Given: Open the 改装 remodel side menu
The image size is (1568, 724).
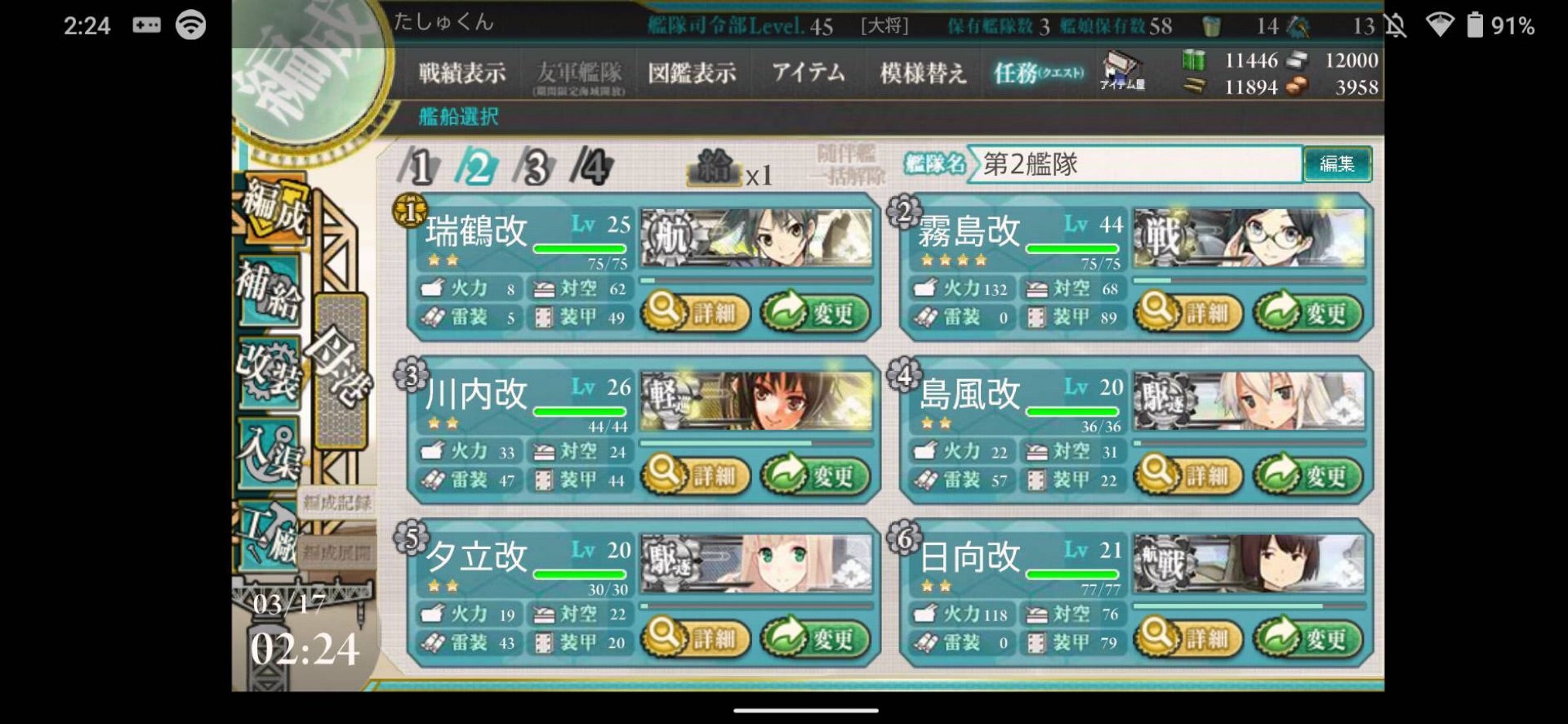Looking at the screenshot, I should (x=269, y=372).
